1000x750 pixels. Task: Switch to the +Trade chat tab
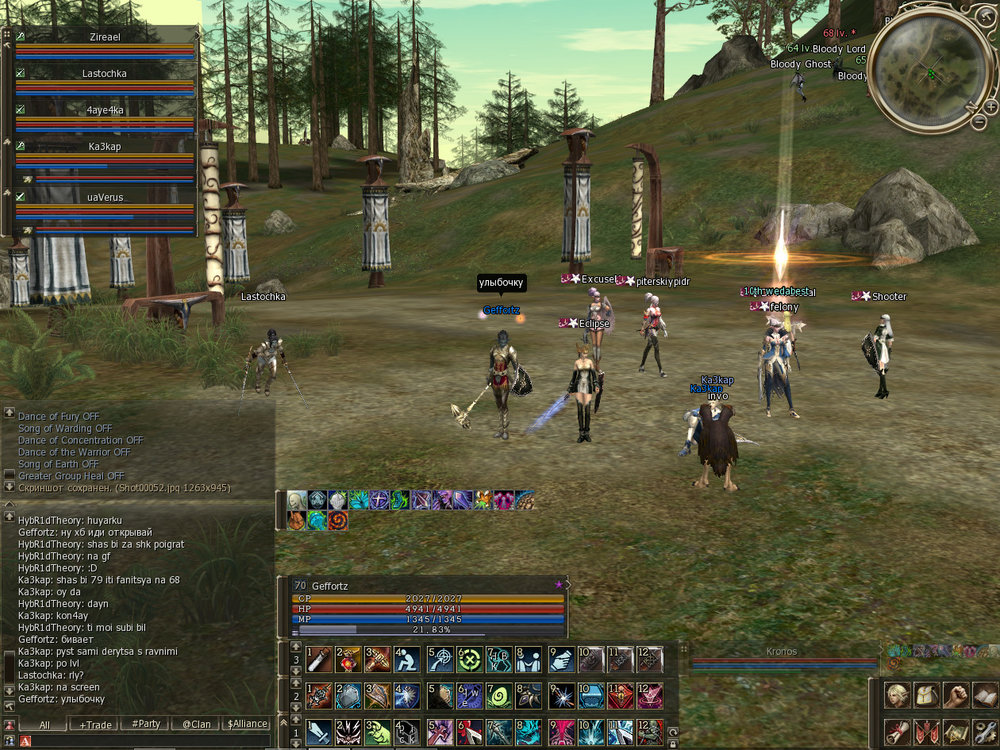click(x=96, y=724)
